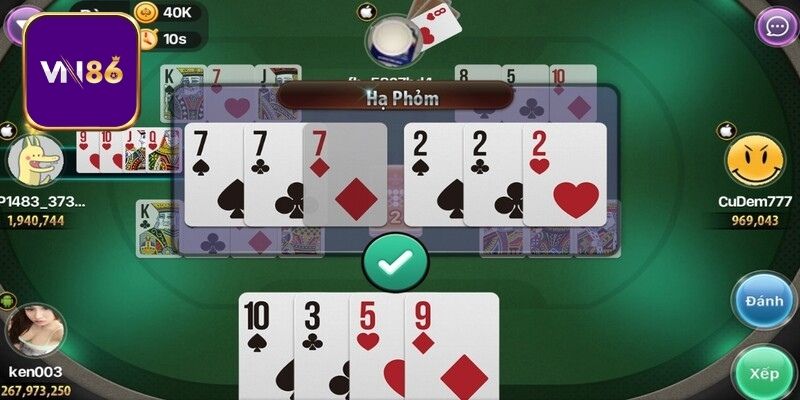
Task: Open the top opponent's avatar profile
Action: coord(392,41)
